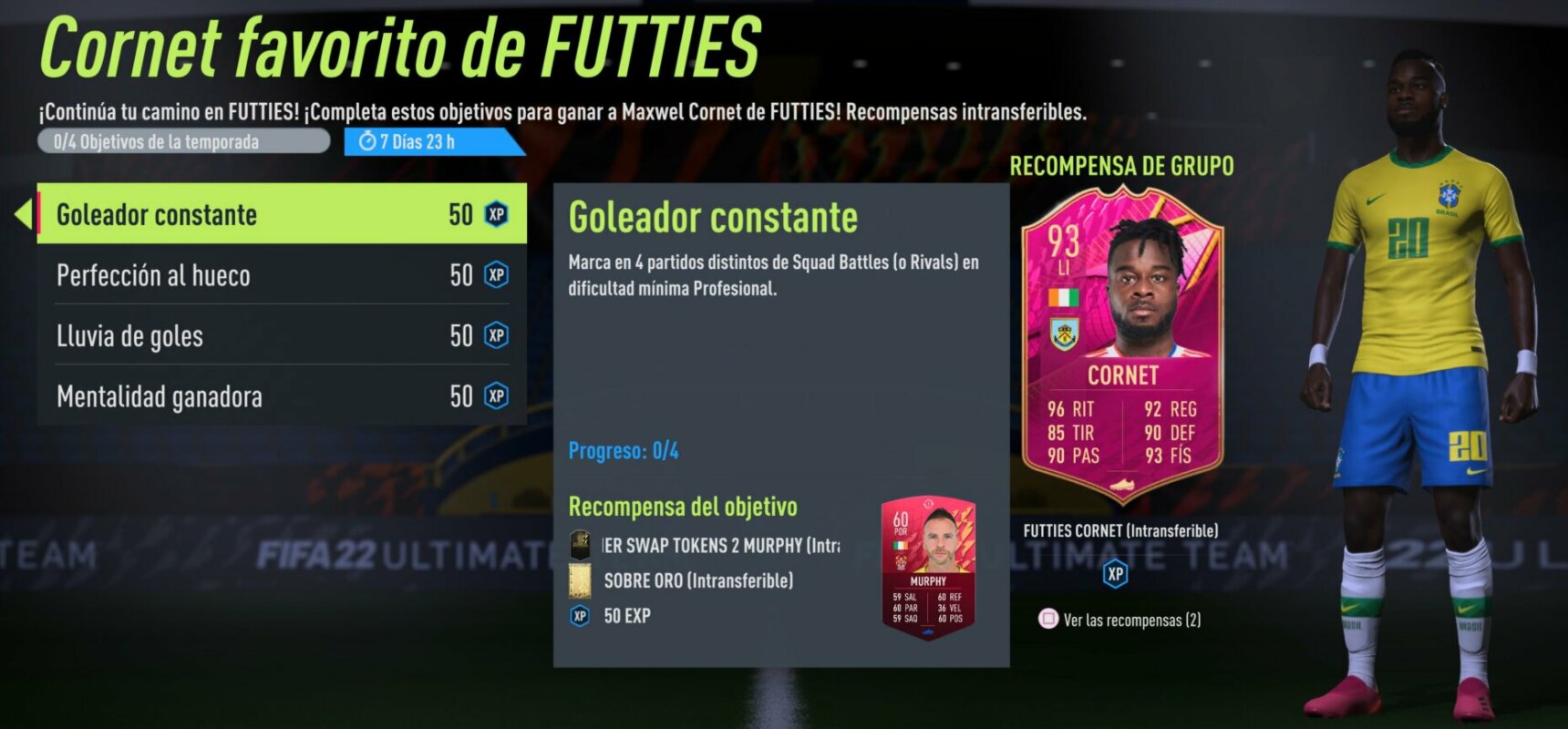1568x729 pixels.
Task: Click the XP hexagon icon next to Goleador constante
Action: [494, 214]
